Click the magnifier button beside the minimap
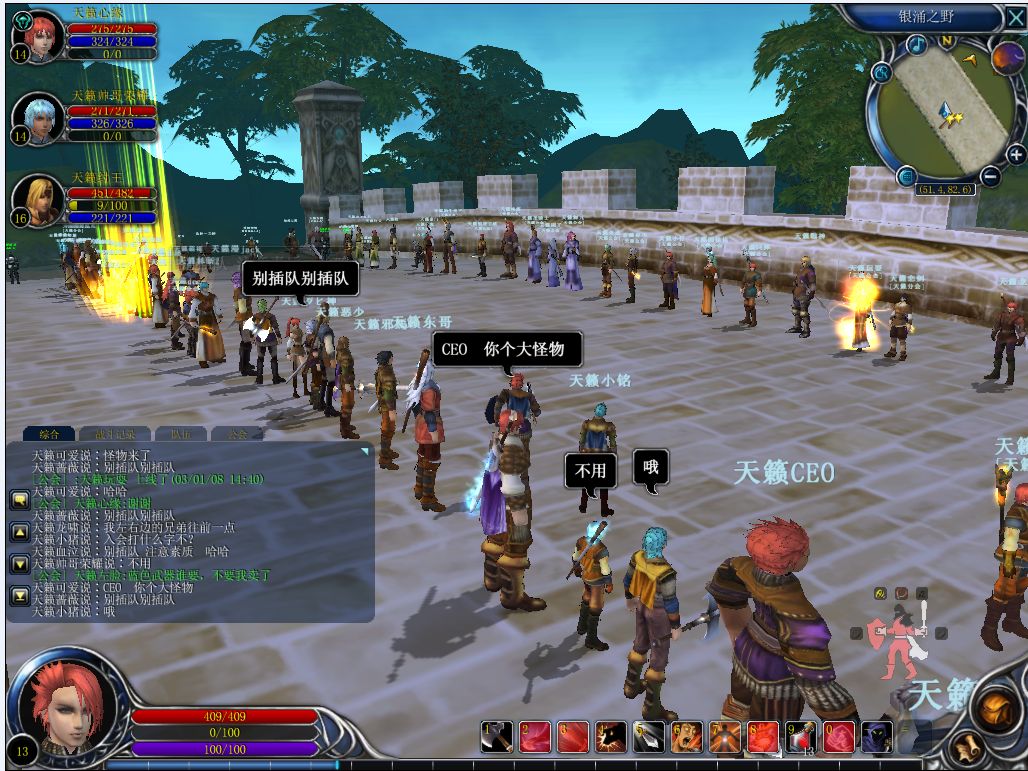Screen dimensions: 1028x771 (881, 72)
